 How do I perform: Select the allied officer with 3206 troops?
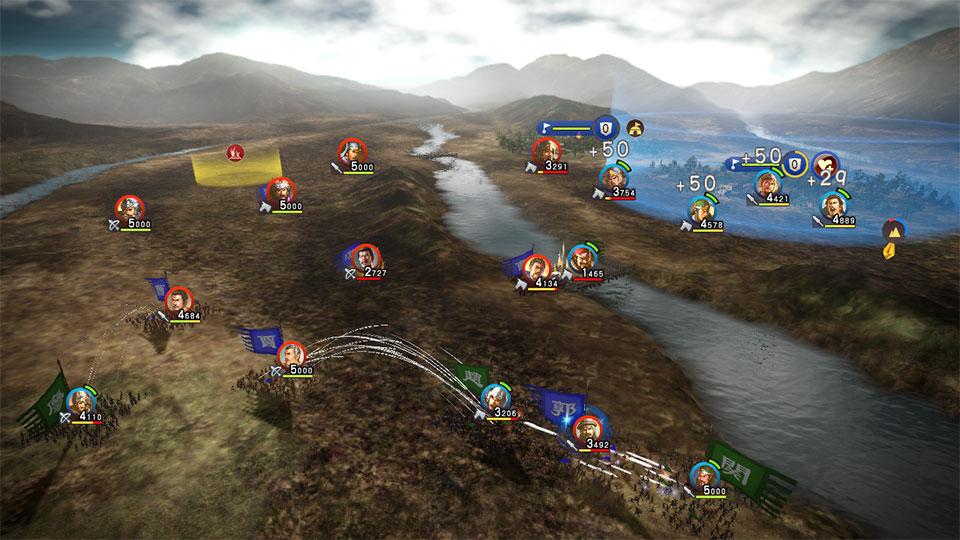point(495,397)
